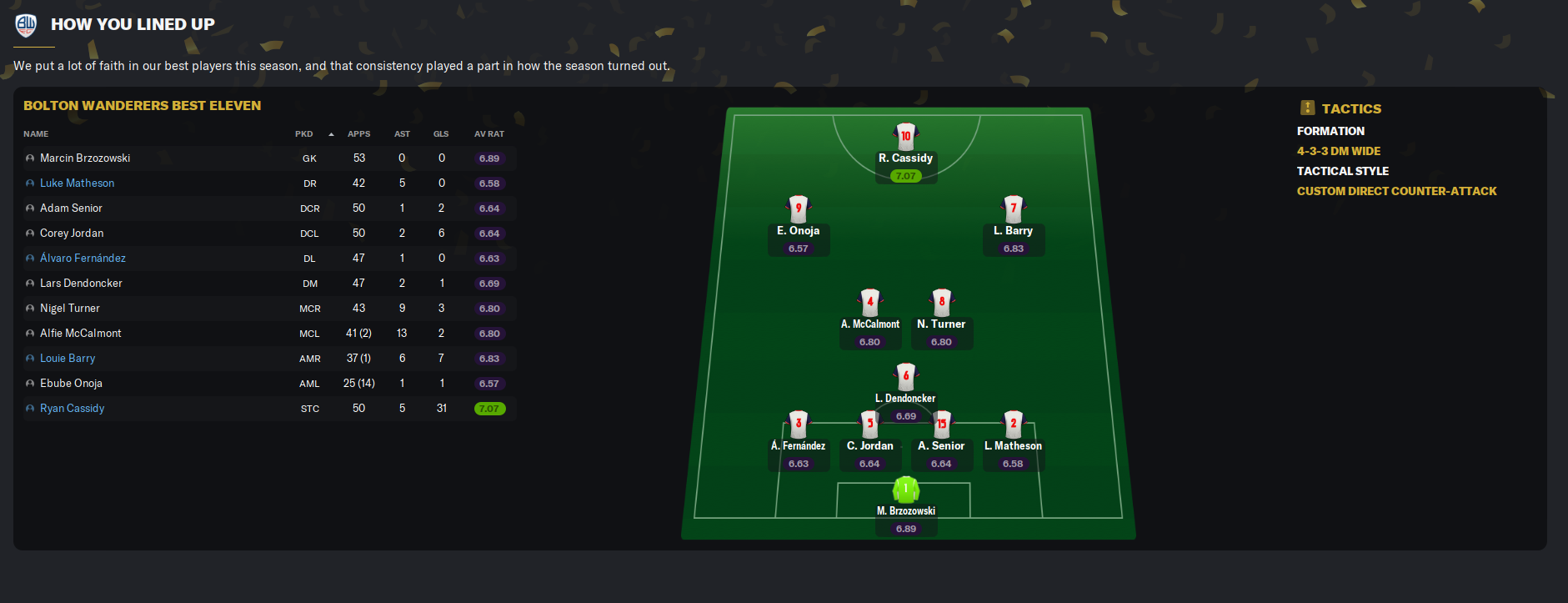Open the 4-3-3 DM Wide formation link
The width and height of the screenshot is (1568, 603).
1338,151
